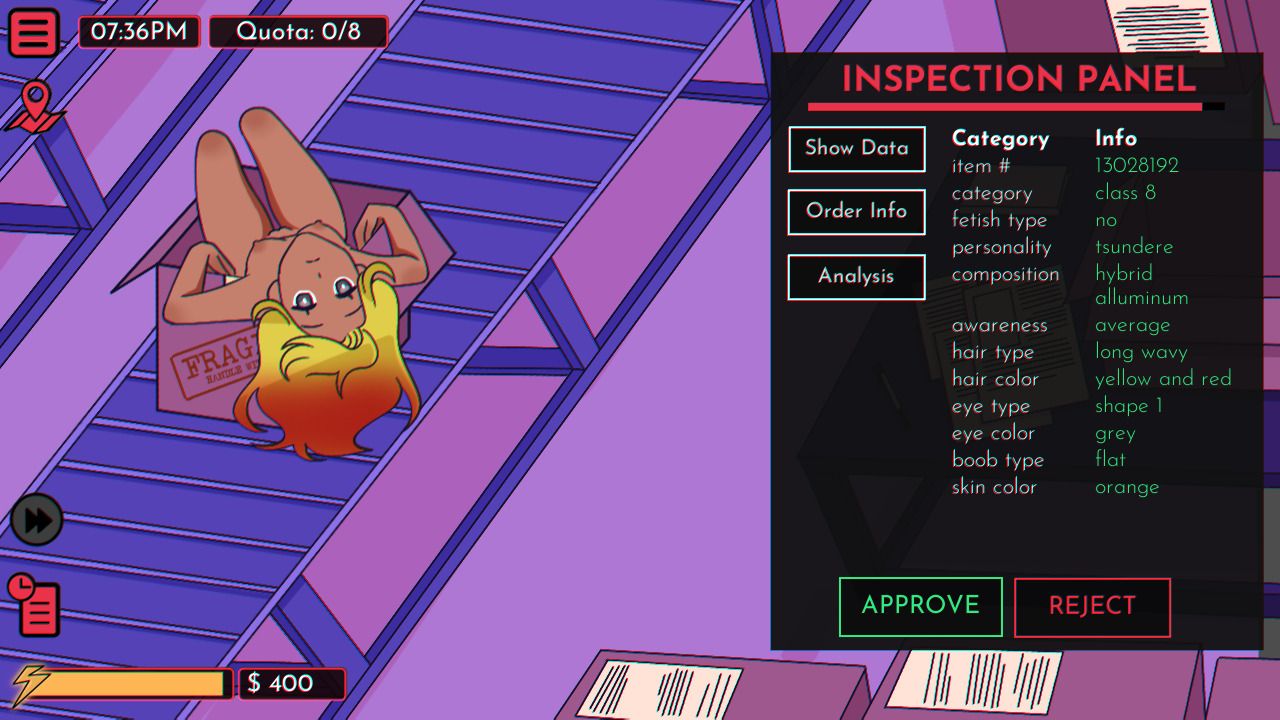The width and height of the screenshot is (1280, 720).
Task: Open the Order Info view
Action: (857, 212)
